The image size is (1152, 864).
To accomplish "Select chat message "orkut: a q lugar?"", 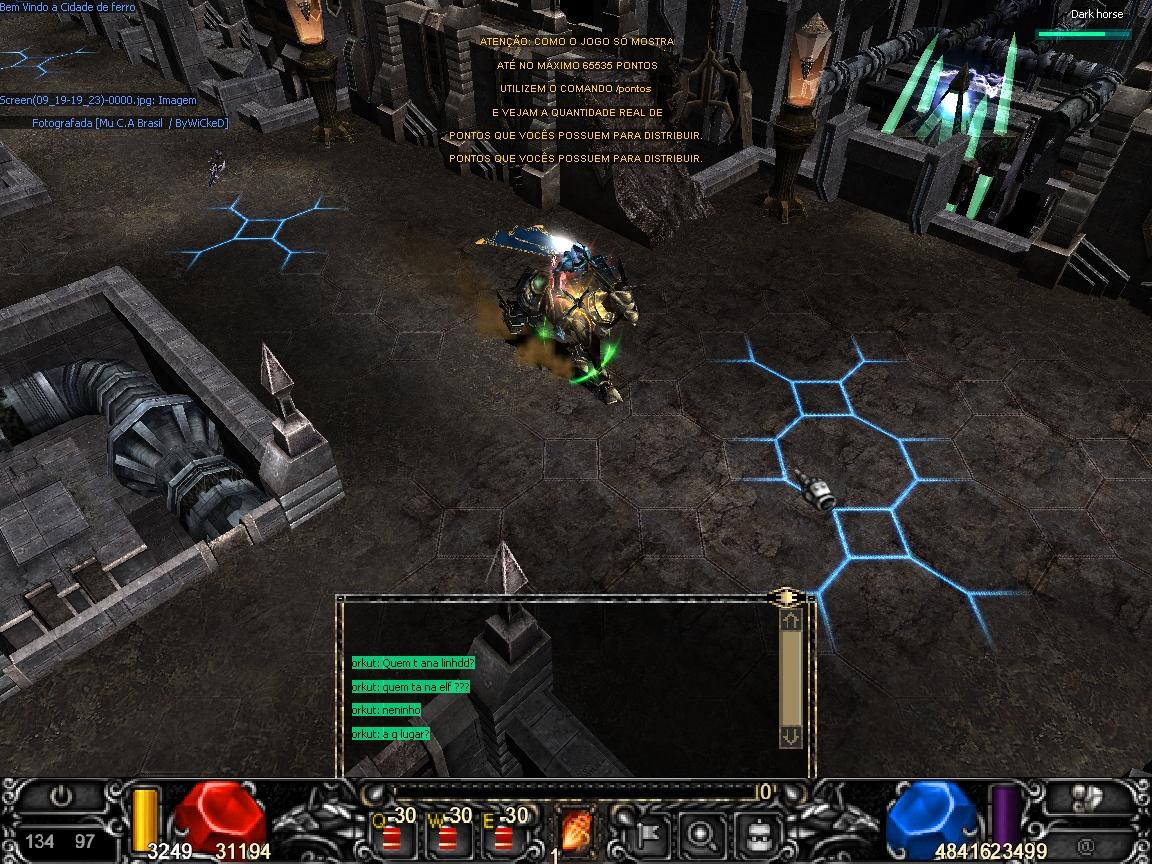I will [x=391, y=734].
